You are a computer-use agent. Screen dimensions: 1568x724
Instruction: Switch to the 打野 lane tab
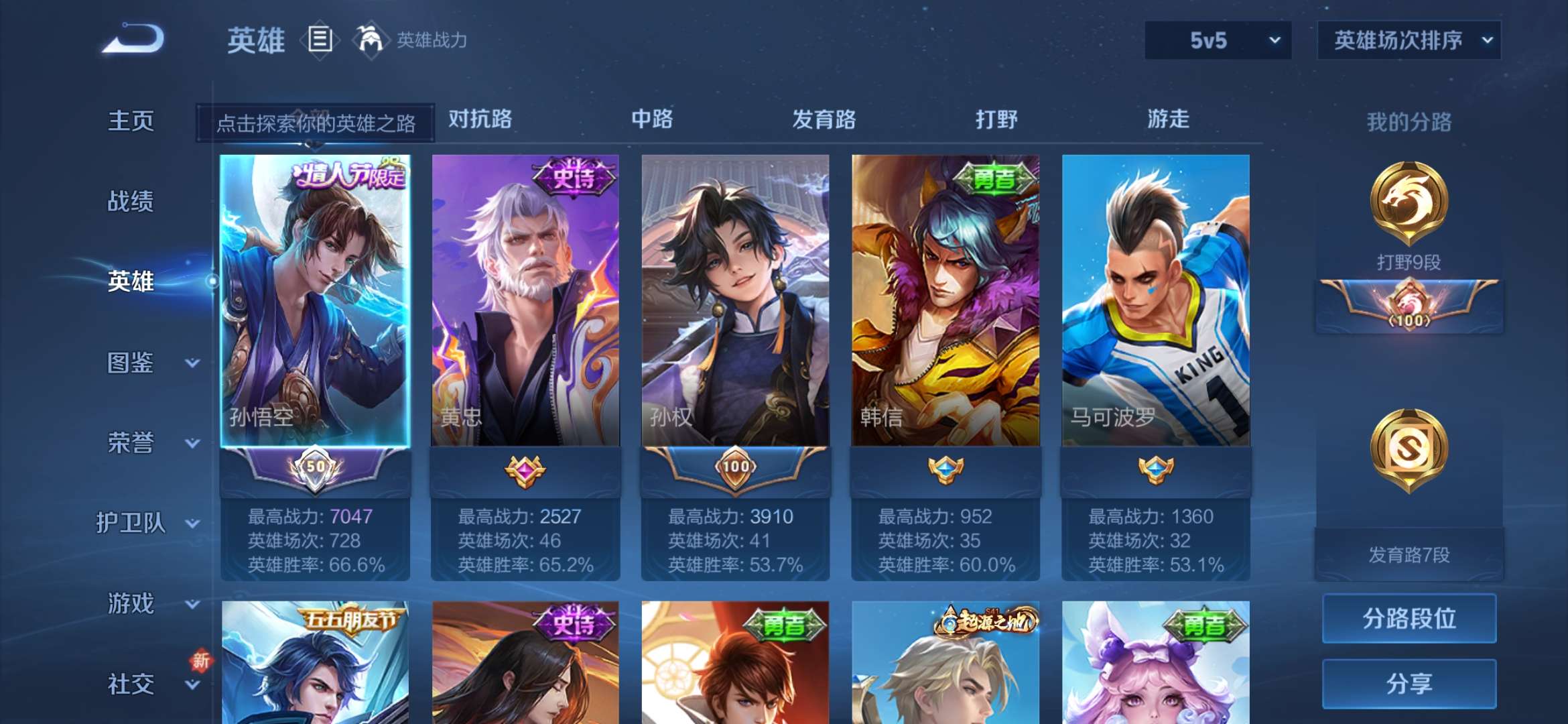pos(994,119)
